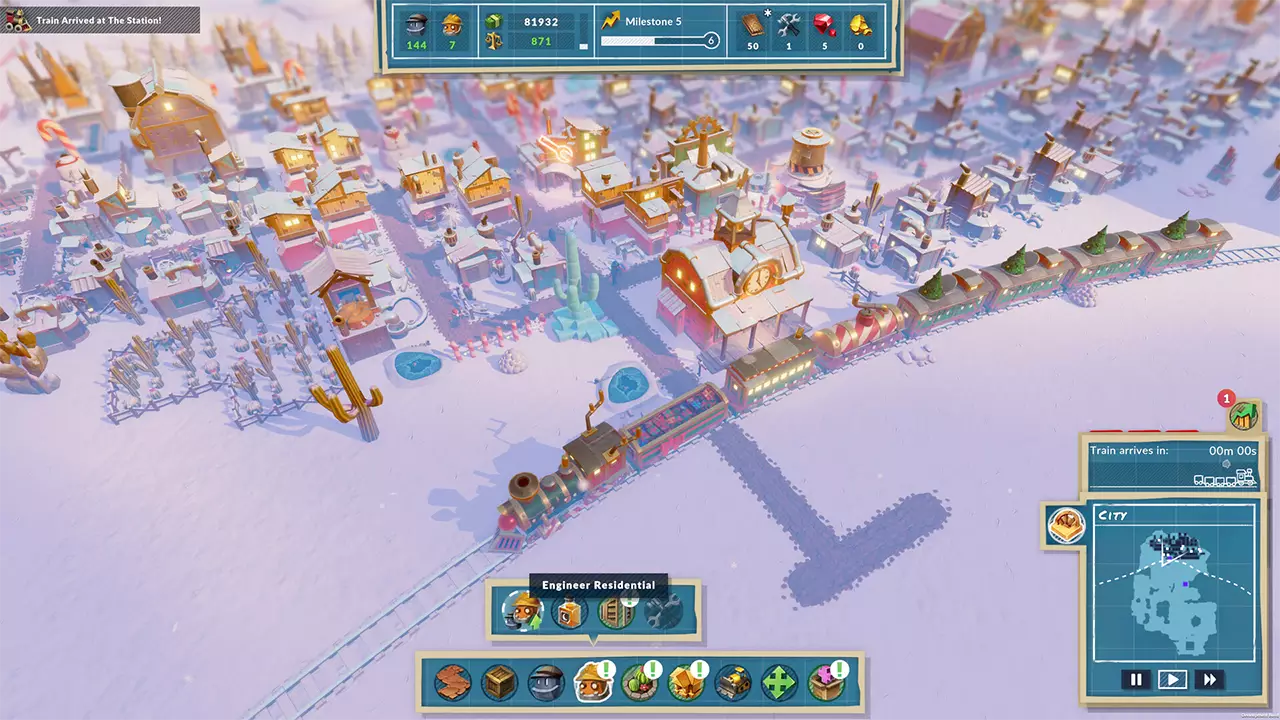
Task: Select the wooden shelves building option
Action: pyautogui.click(x=616, y=612)
